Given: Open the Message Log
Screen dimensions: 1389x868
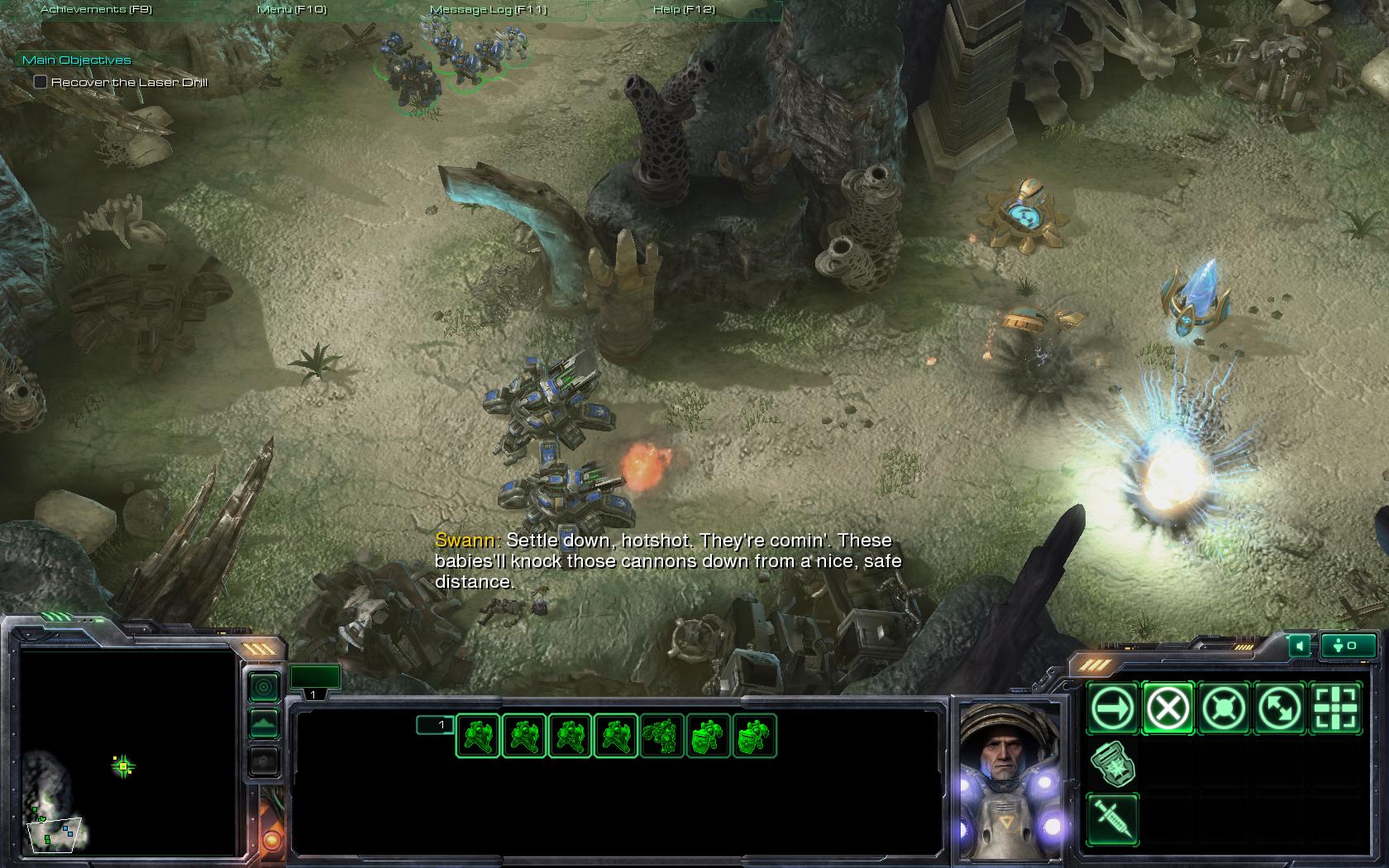Looking at the screenshot, I should [488, 9].
